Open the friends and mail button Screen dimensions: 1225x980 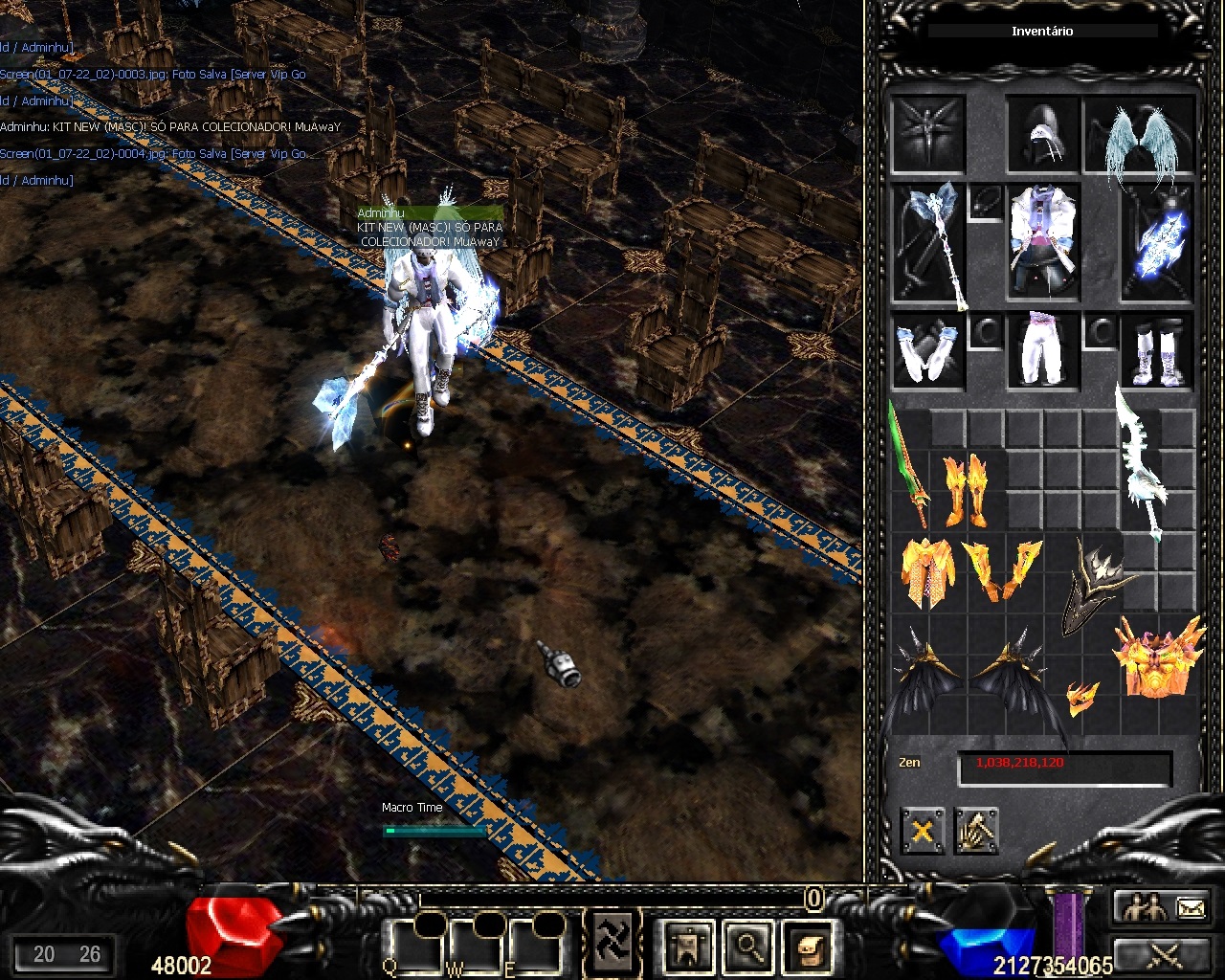coord(1162,906)
